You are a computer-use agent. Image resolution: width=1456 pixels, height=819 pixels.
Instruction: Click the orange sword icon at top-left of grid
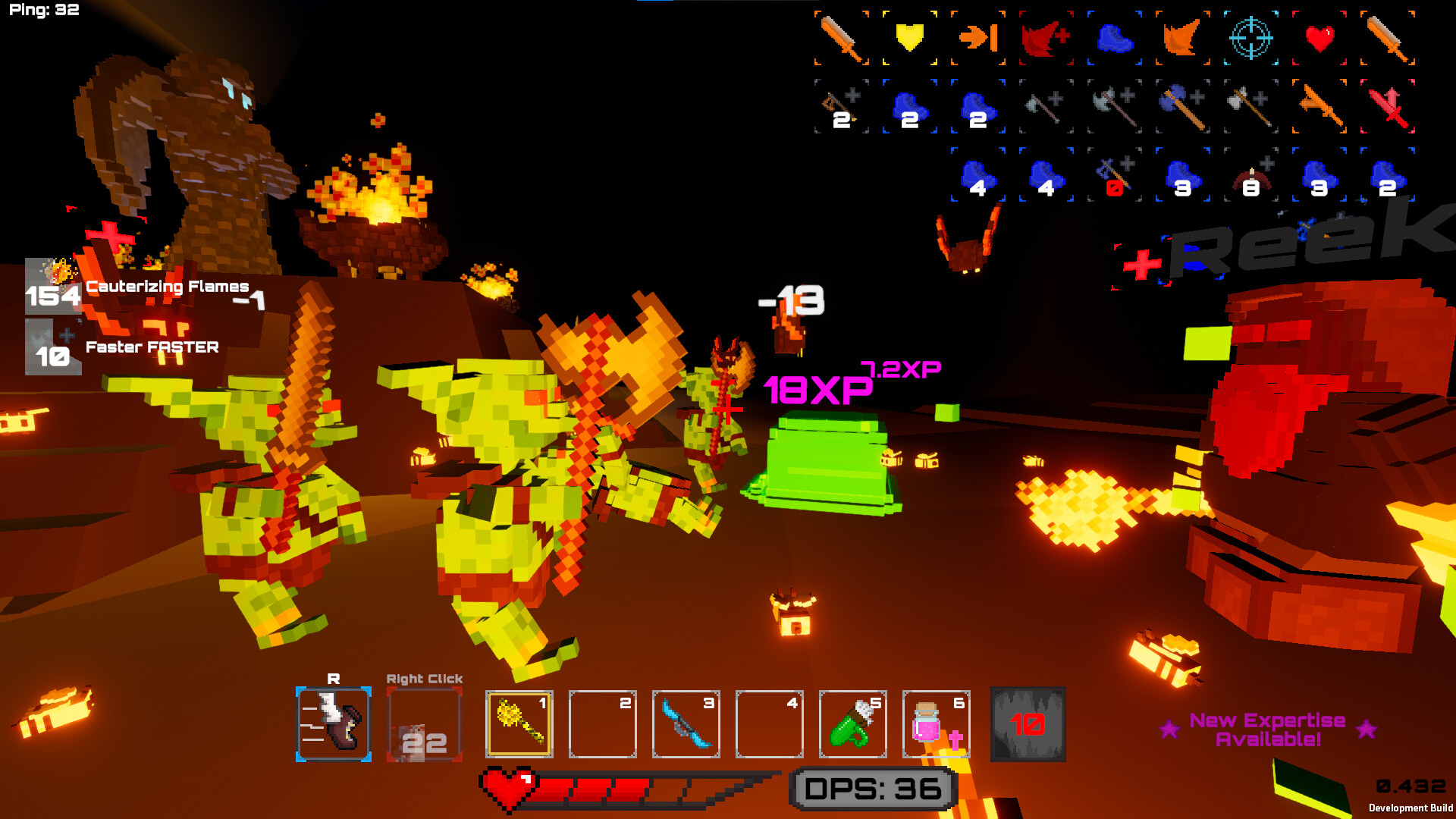pos(842,38)
